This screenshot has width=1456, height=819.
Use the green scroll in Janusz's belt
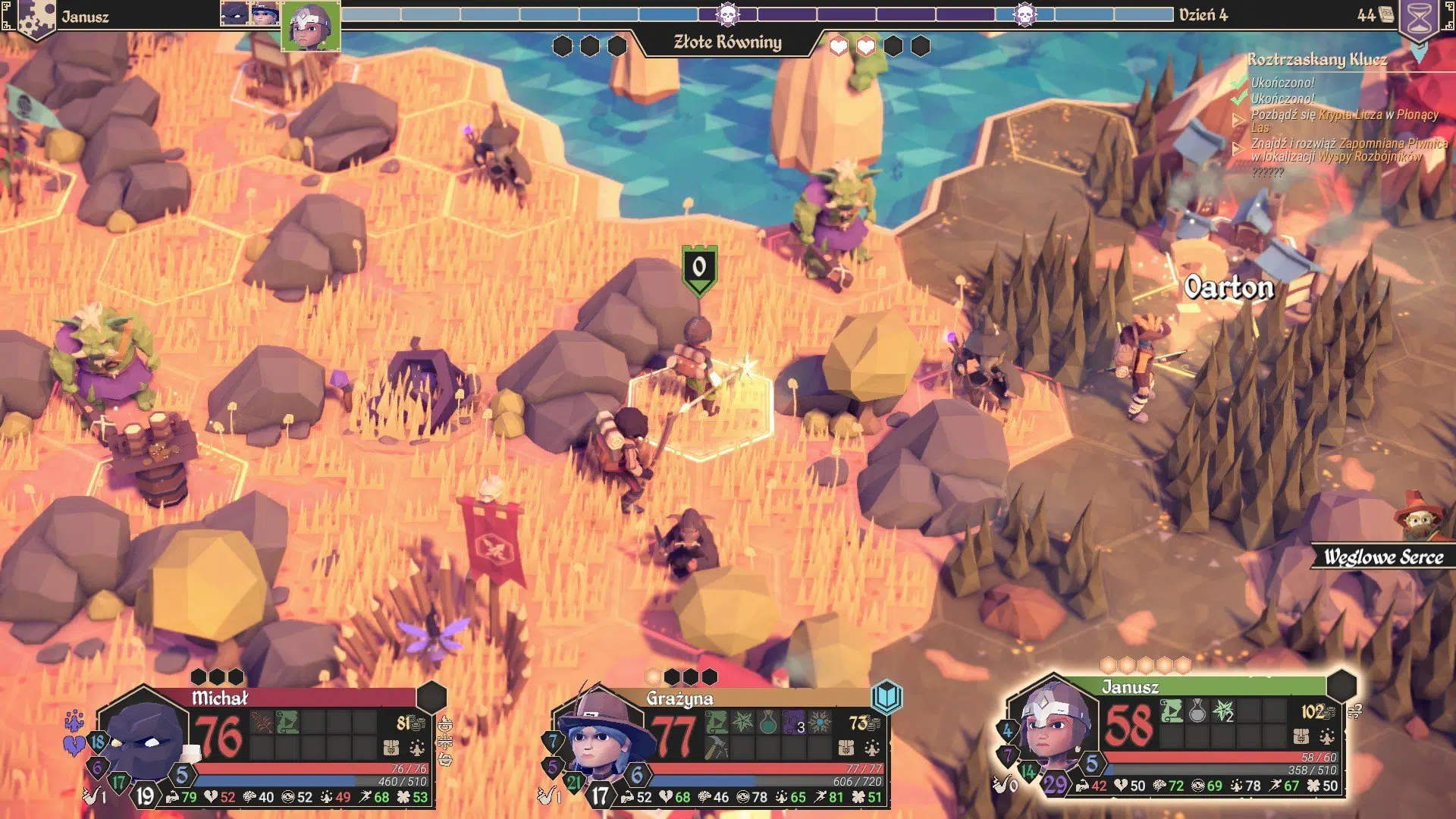tap(1172, 711)
